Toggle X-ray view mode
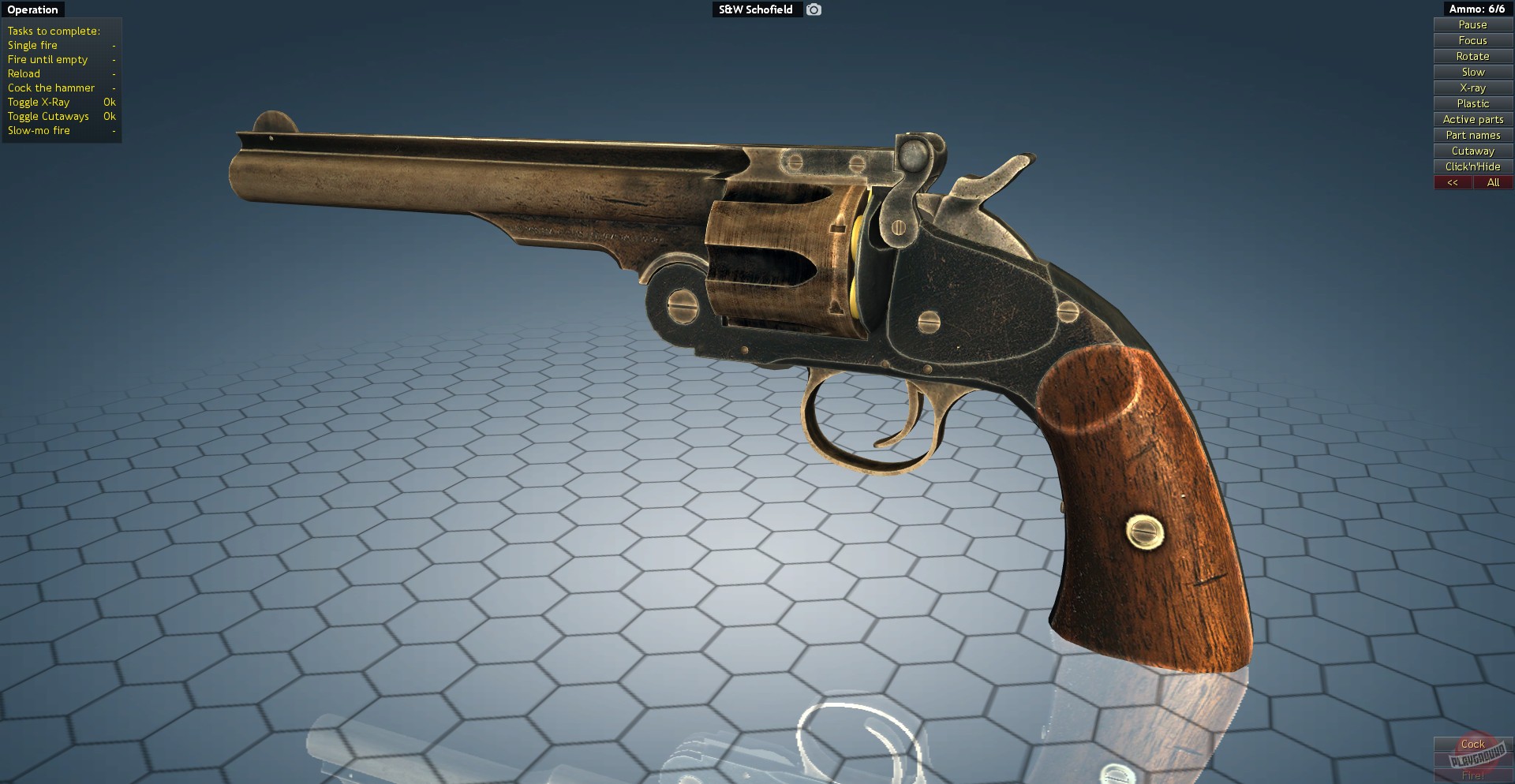The image size is (1515, 784). [x=1472, y=88]
